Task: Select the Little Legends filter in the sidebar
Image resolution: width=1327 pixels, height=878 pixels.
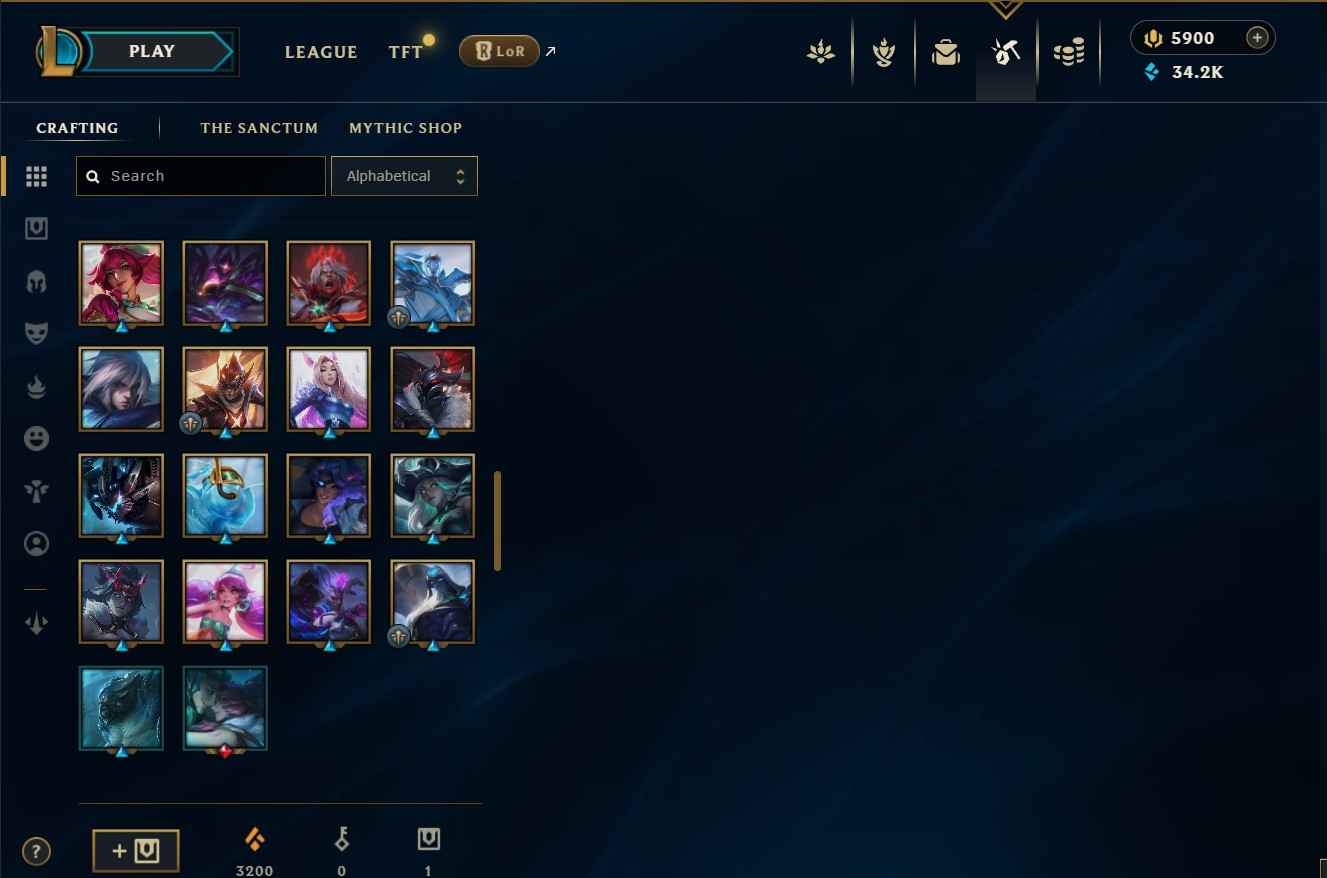Action: coord(36,491)
